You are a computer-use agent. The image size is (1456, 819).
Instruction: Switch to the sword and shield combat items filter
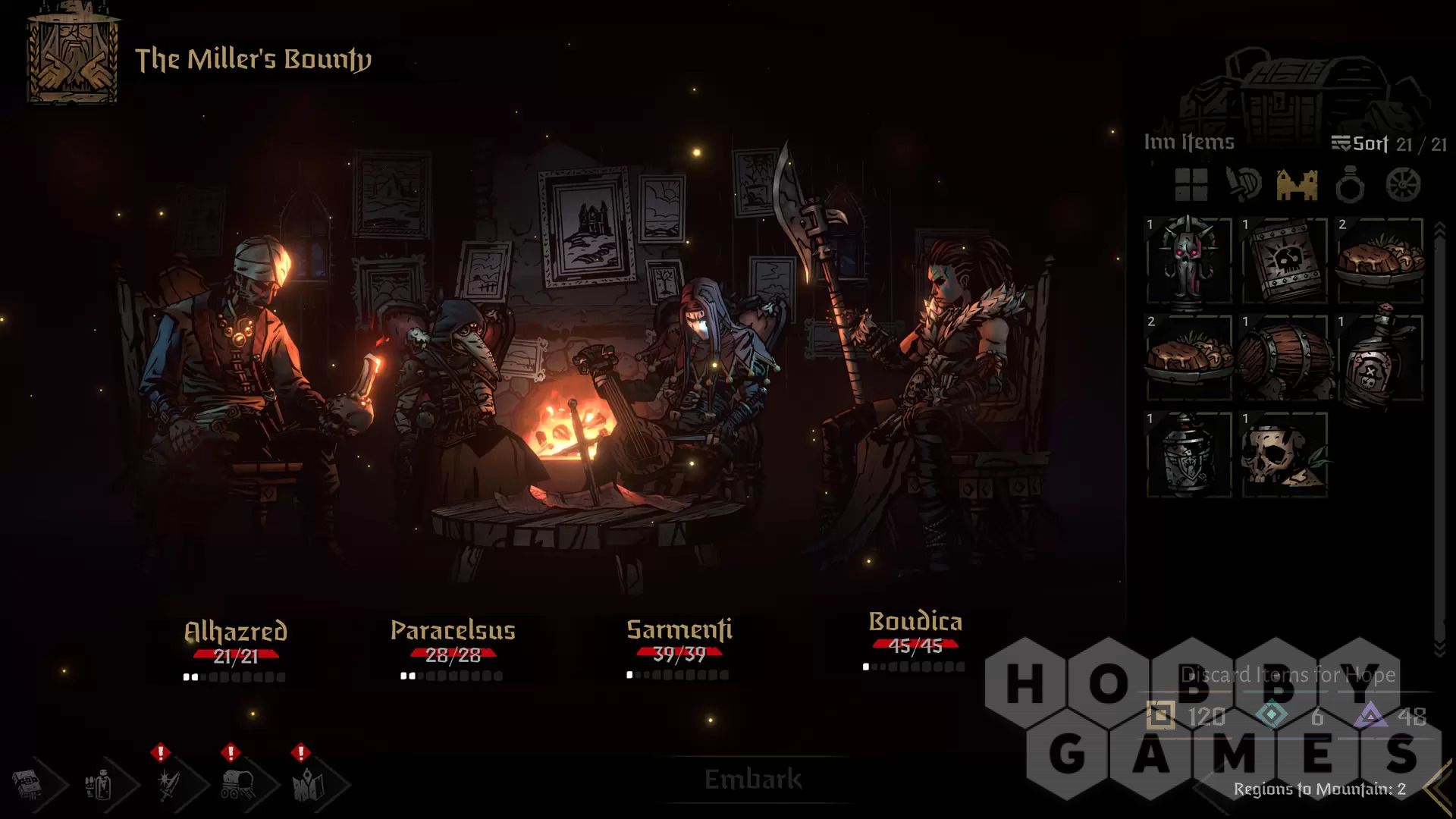(1244, 184)
